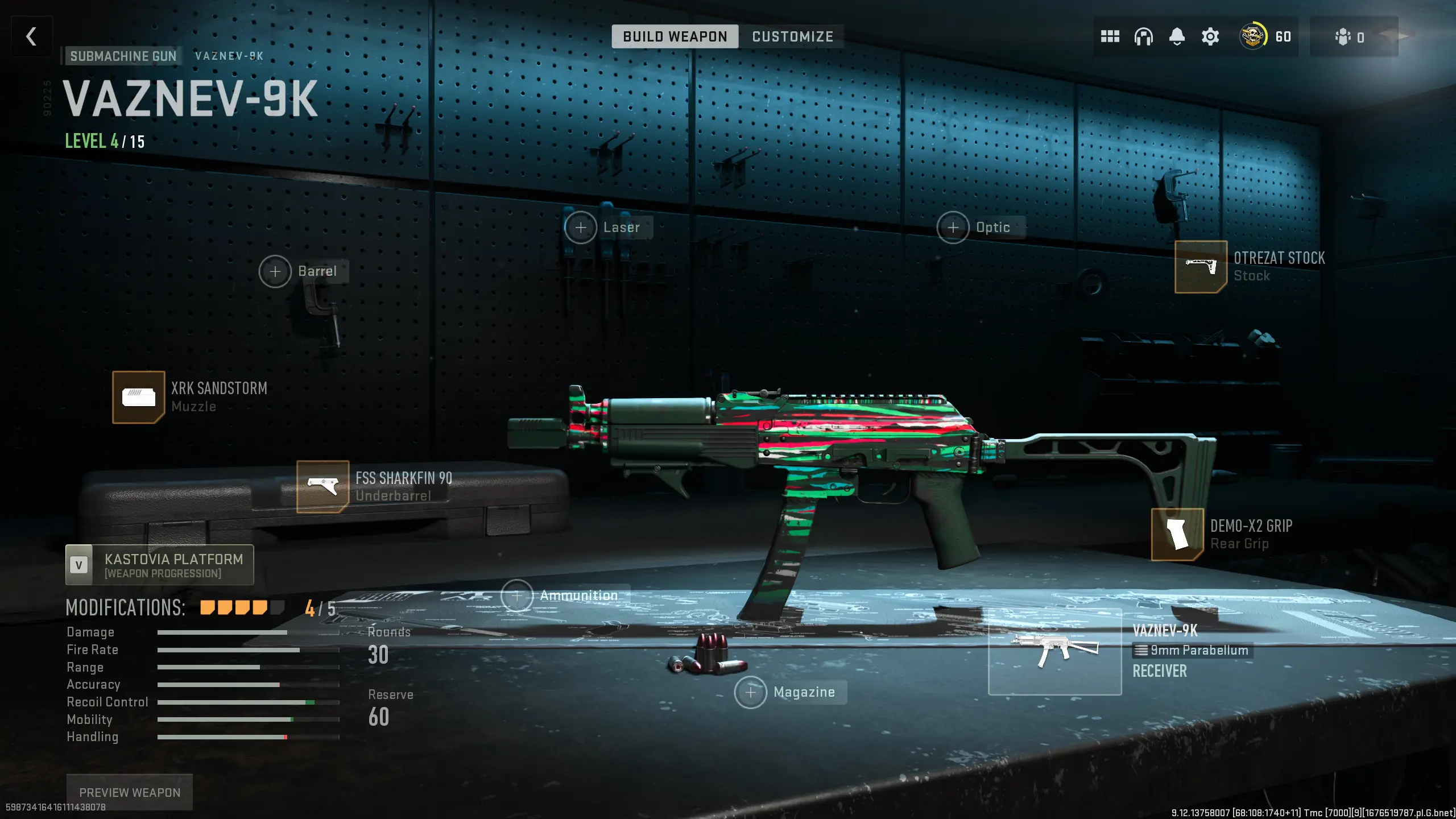This screenshot has width=1456, height=819.
Task: Click the Preview Weapon button
Action: 129,792
